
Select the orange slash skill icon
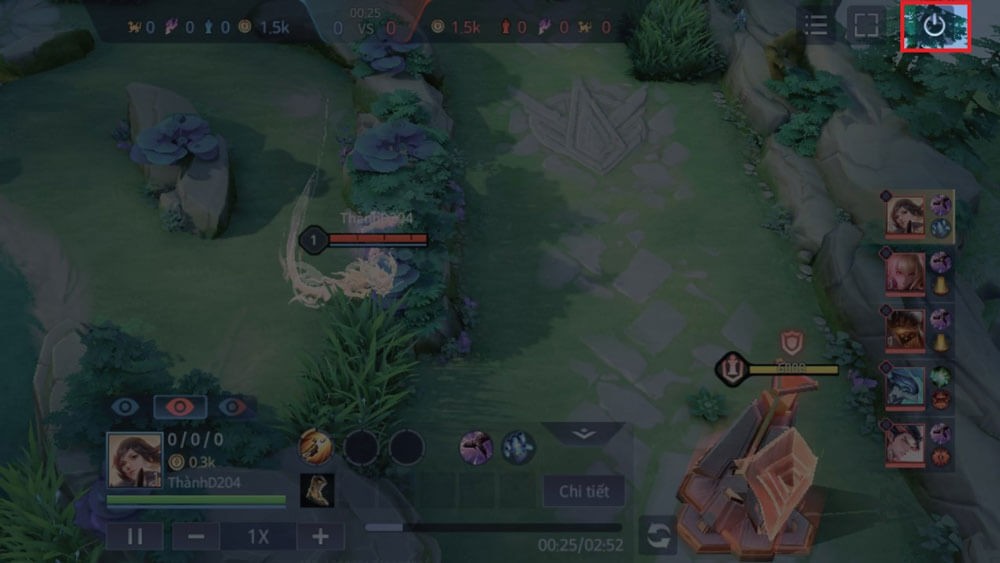click(316, 447)
